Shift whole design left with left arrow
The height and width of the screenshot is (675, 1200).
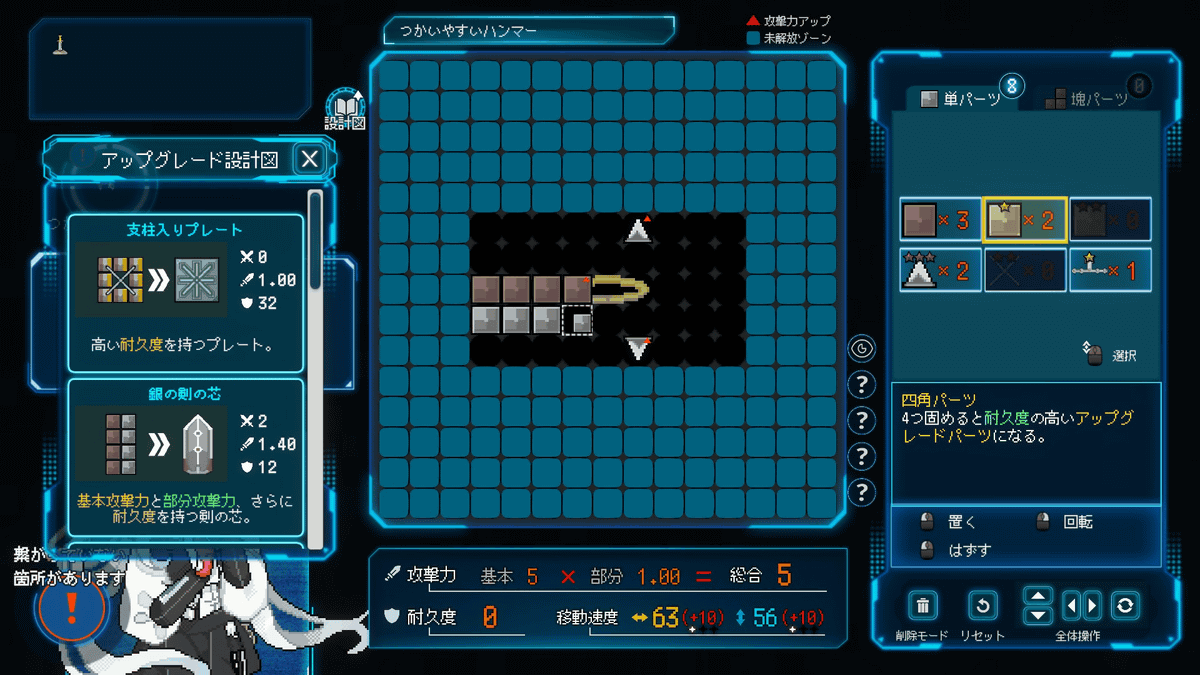(1070, 605)
